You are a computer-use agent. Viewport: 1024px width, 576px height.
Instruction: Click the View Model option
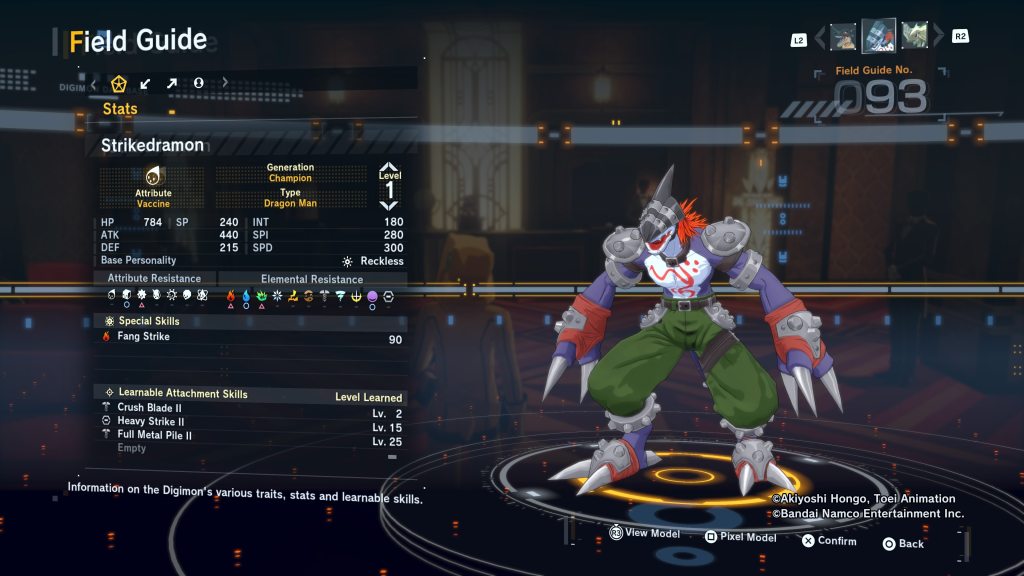(645, 534)
